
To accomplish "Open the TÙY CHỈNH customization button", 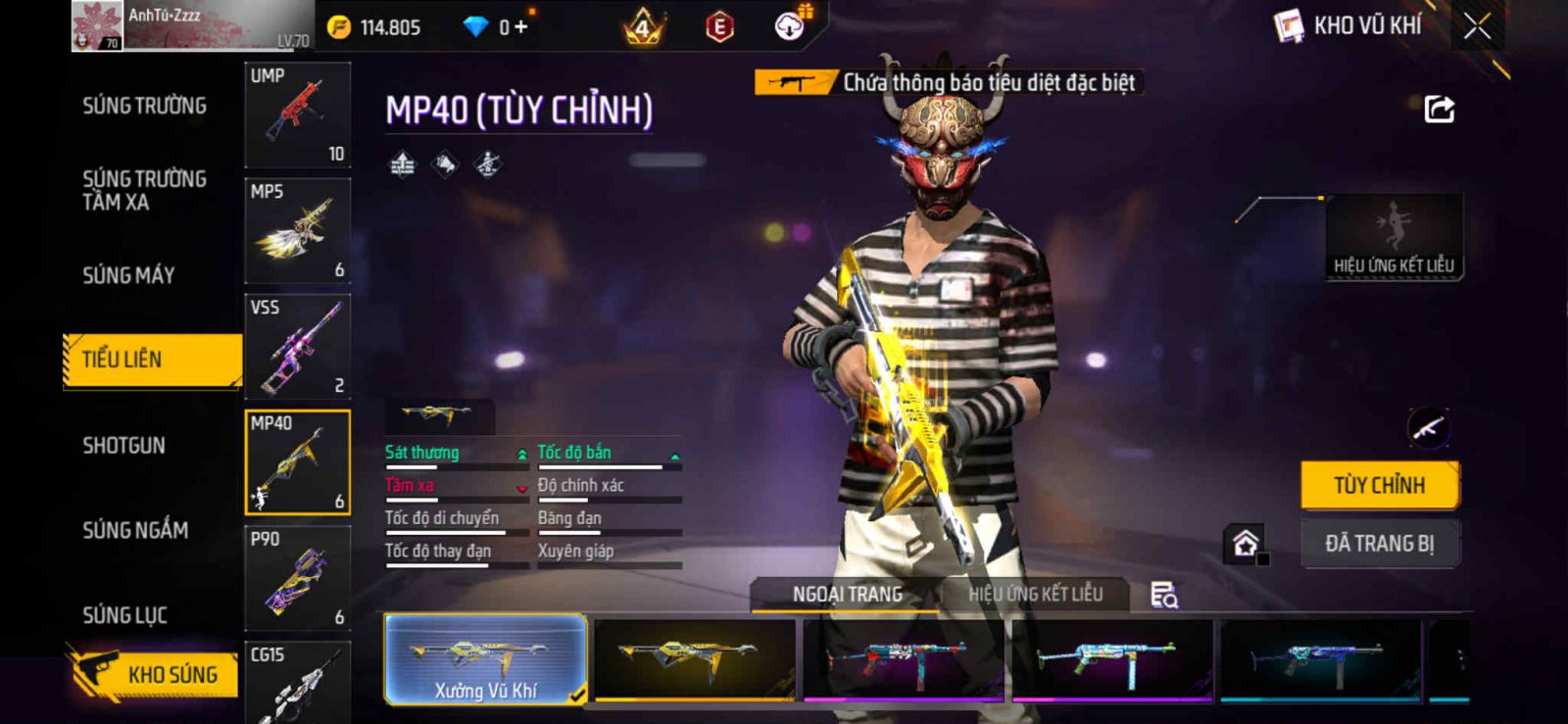I will point(1380,485).
